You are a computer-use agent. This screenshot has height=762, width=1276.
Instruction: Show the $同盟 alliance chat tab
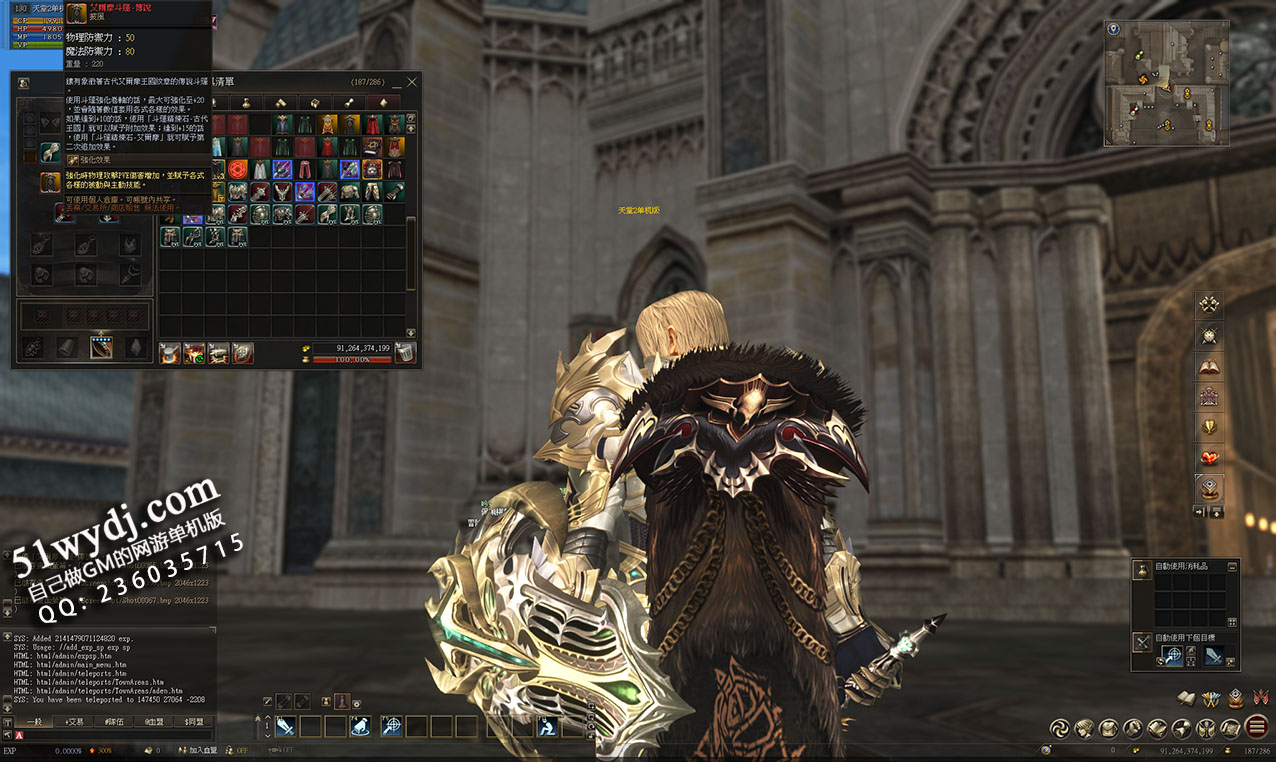point(194,721)
